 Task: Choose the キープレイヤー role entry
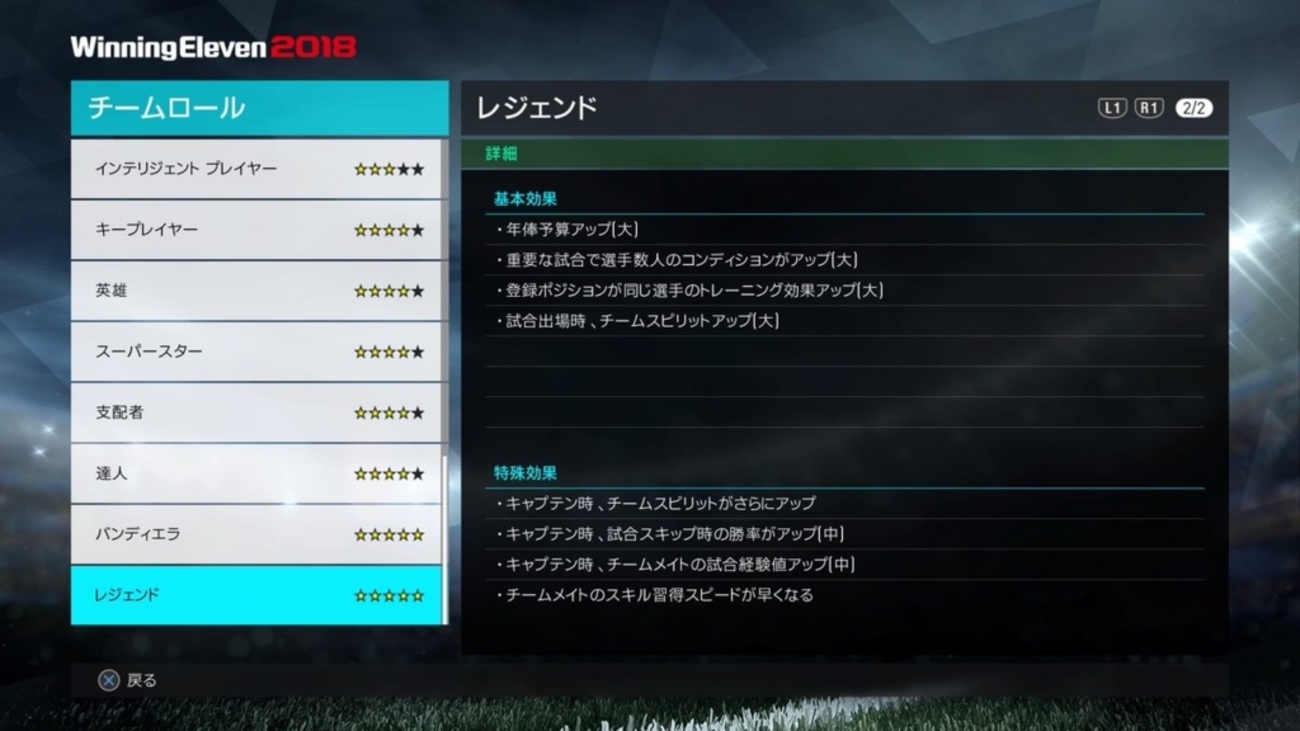click(x=258, y=230)
